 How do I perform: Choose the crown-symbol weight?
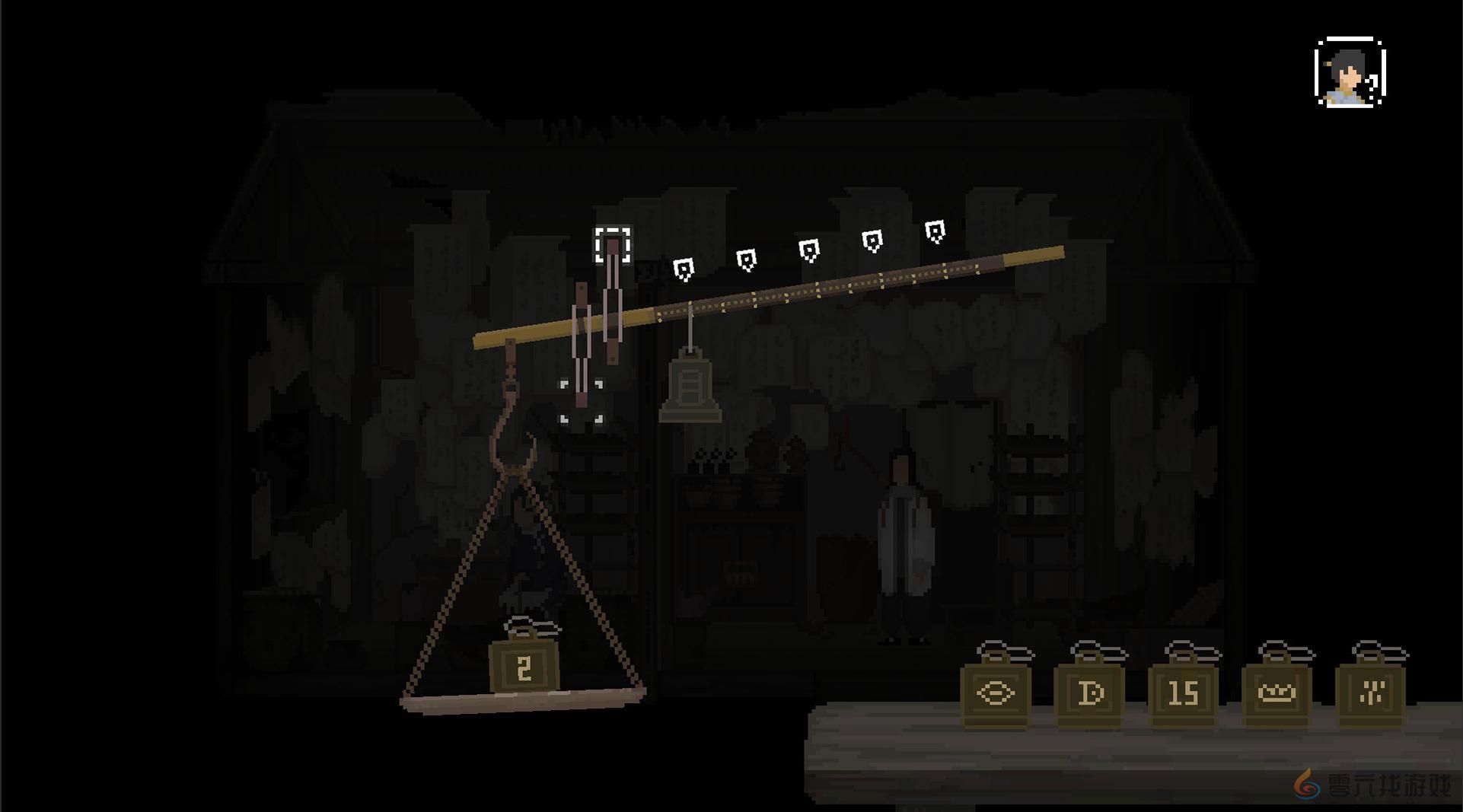pyautogui.click(x=1277, y=693)
